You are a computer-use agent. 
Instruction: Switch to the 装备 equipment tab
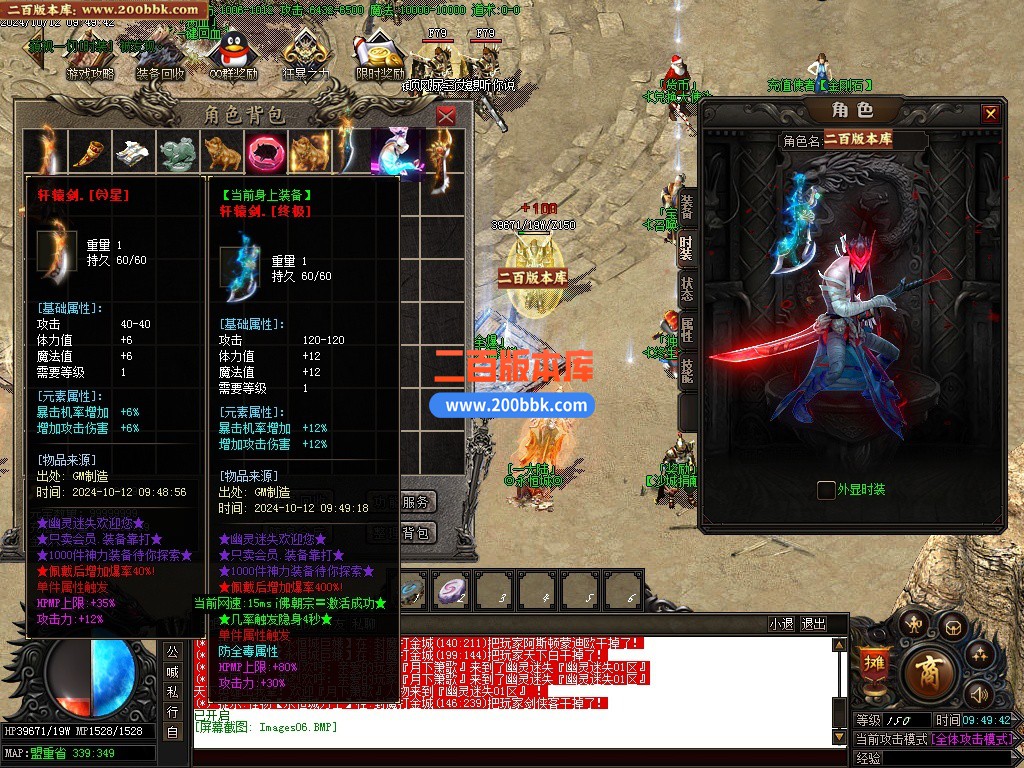pyautogui.click(x=686, y=204)
